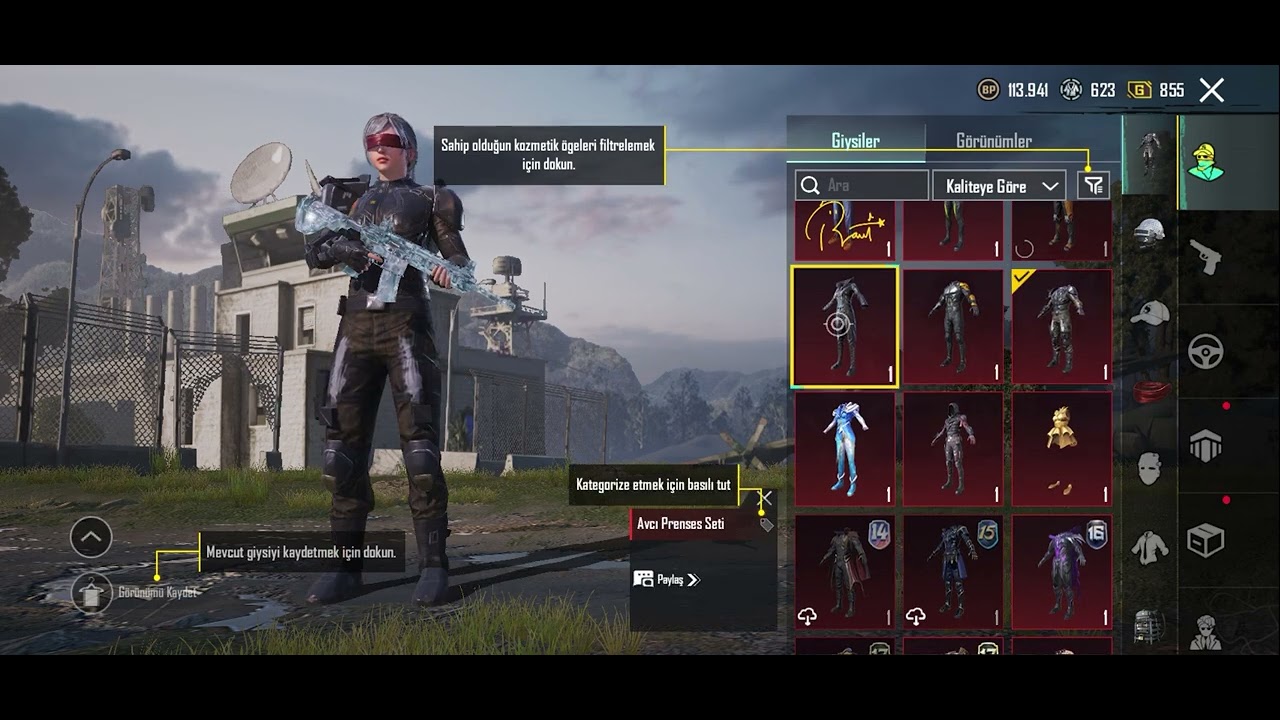Viewport: 1280px width, 720px height.
Task: Toggle the owned-items filter funnel icon
Action: 1094,186
